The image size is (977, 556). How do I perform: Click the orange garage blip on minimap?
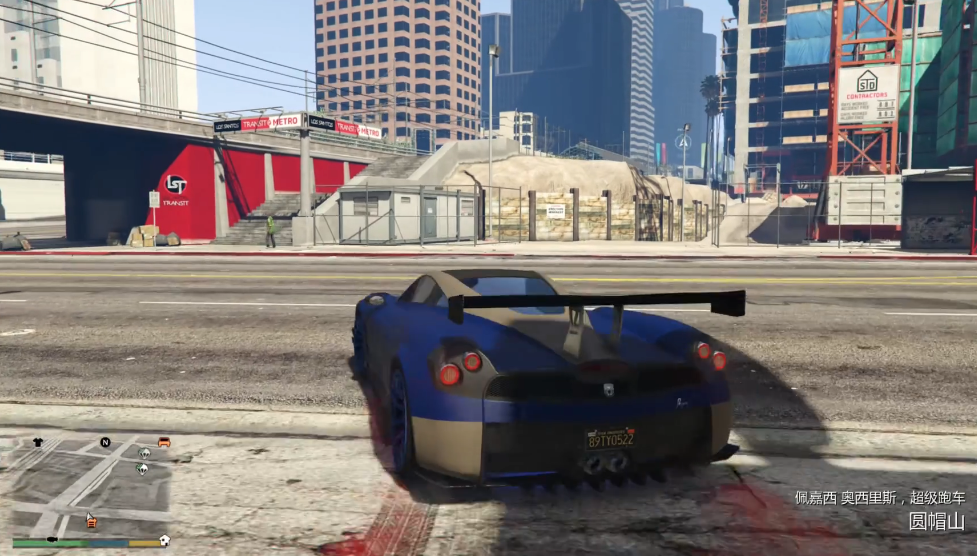point(91,520)
